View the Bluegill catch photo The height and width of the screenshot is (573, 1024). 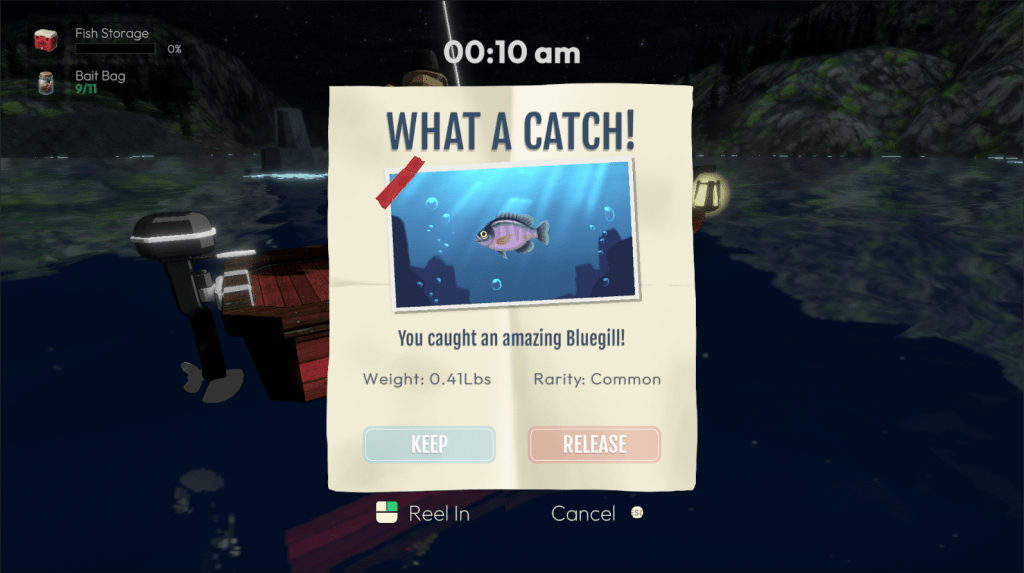[x=513, y=232]
